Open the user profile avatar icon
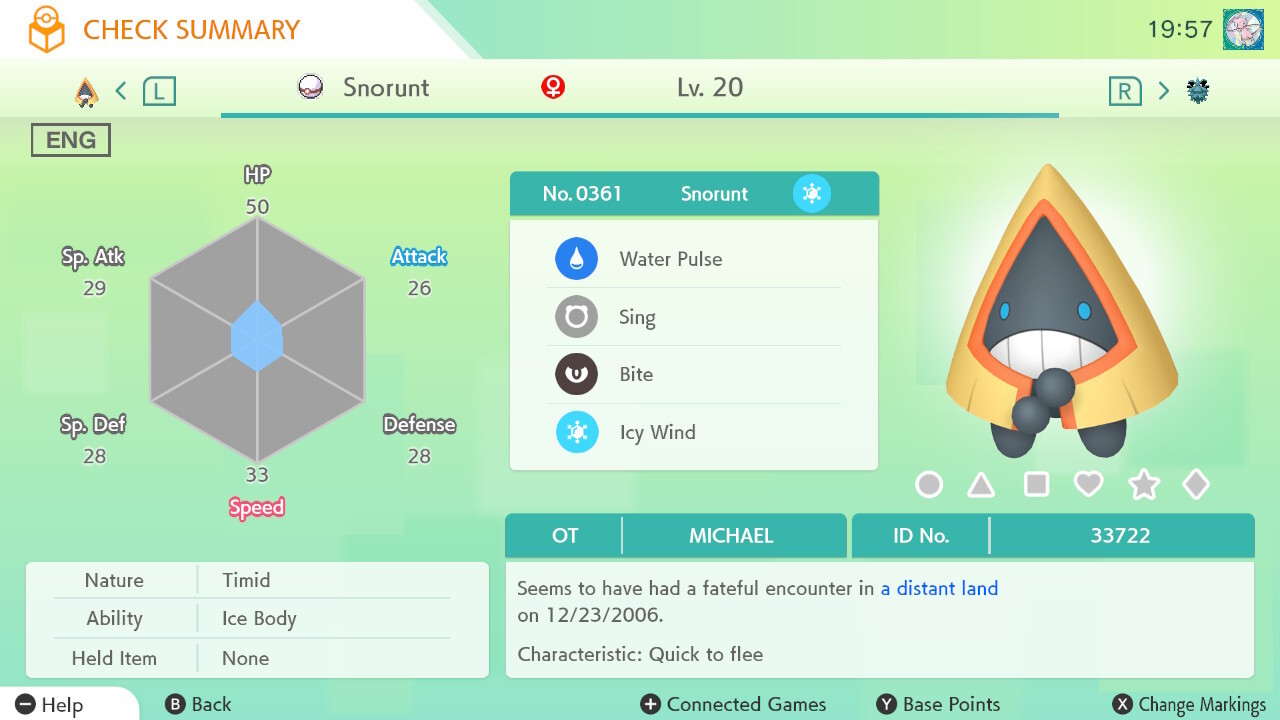Image resolution: width=1280 pixels, height=720 pixels. (1243, 29)
